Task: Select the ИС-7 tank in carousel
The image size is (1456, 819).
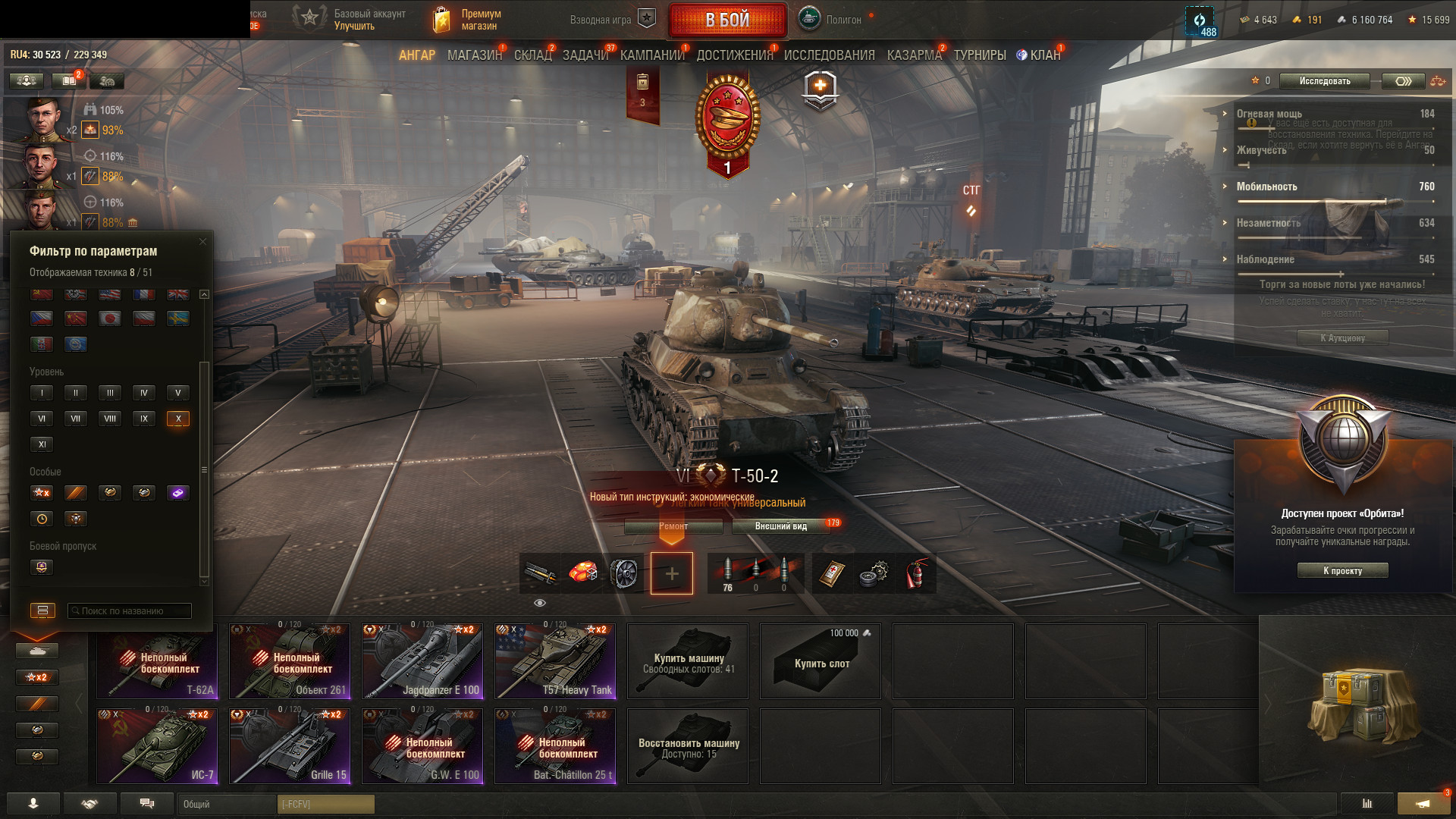Action: click(157, 746)
